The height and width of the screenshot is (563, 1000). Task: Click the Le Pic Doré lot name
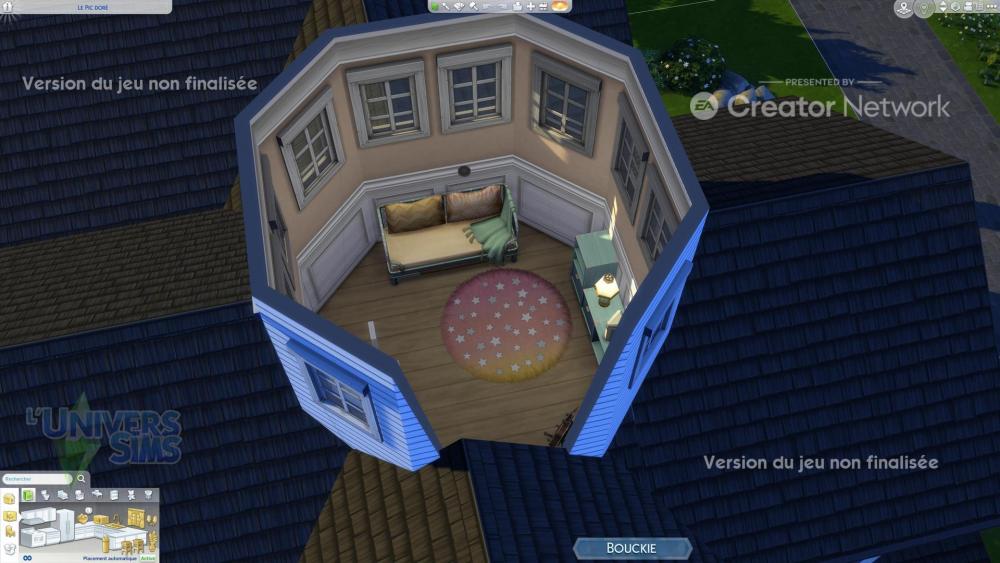[93, 6]
